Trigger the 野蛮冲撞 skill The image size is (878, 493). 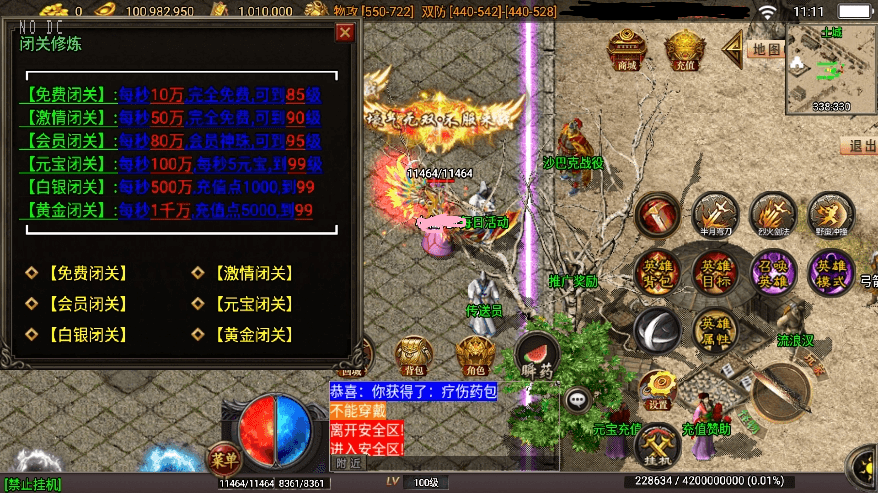click(831, 214)
